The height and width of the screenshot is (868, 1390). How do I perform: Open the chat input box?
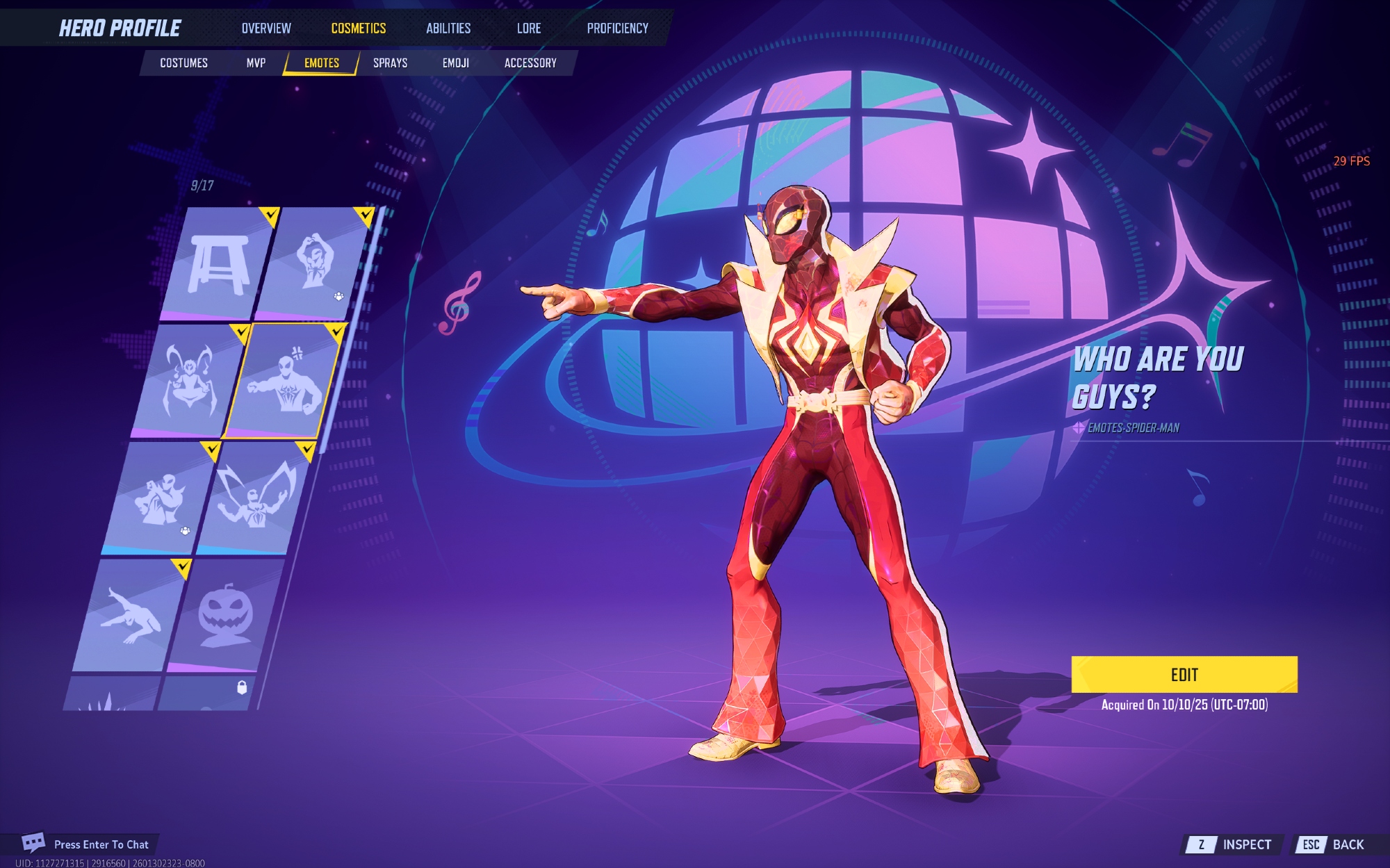point(90,844)
